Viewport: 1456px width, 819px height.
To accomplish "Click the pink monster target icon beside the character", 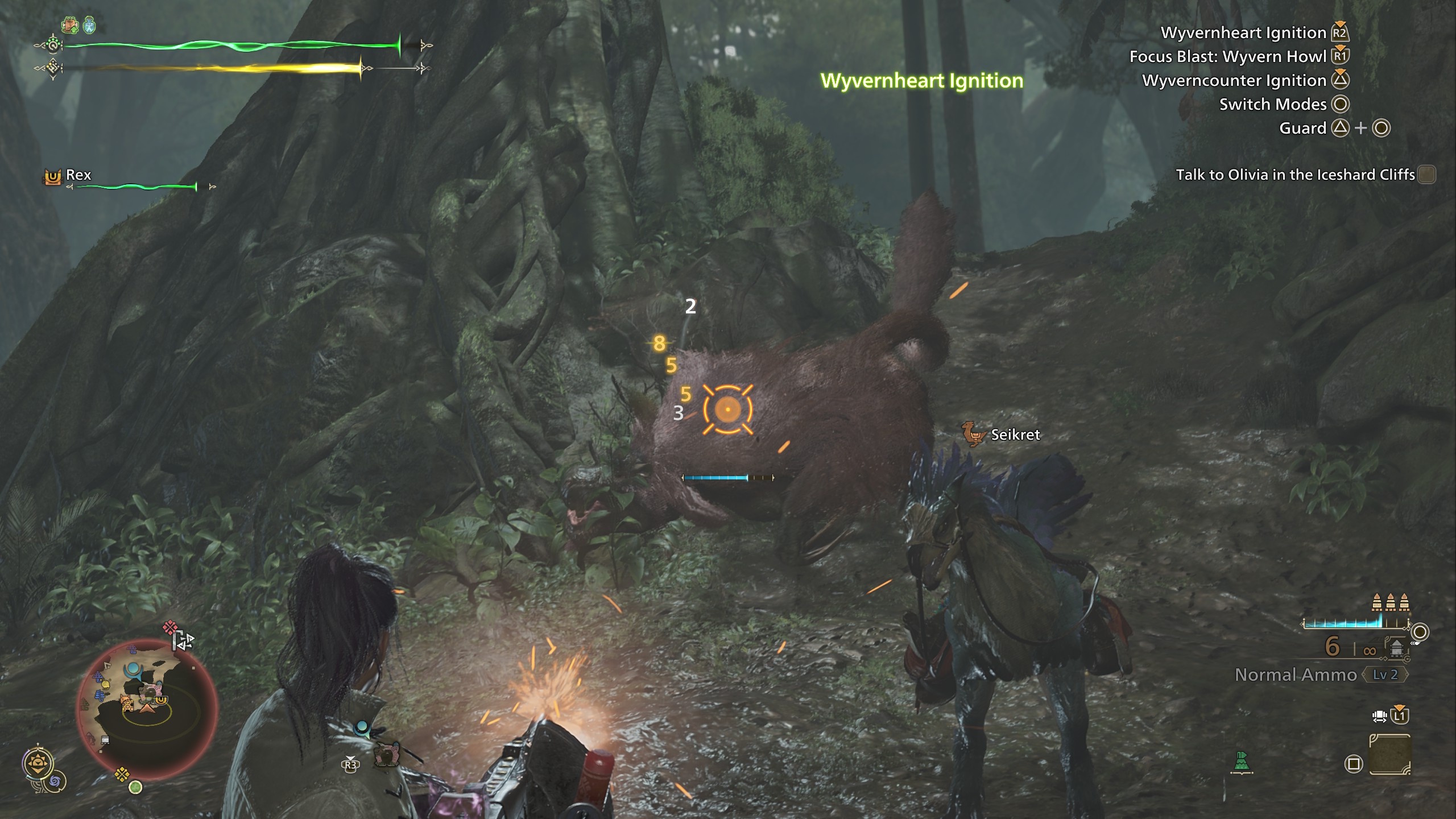I will 387,755.
